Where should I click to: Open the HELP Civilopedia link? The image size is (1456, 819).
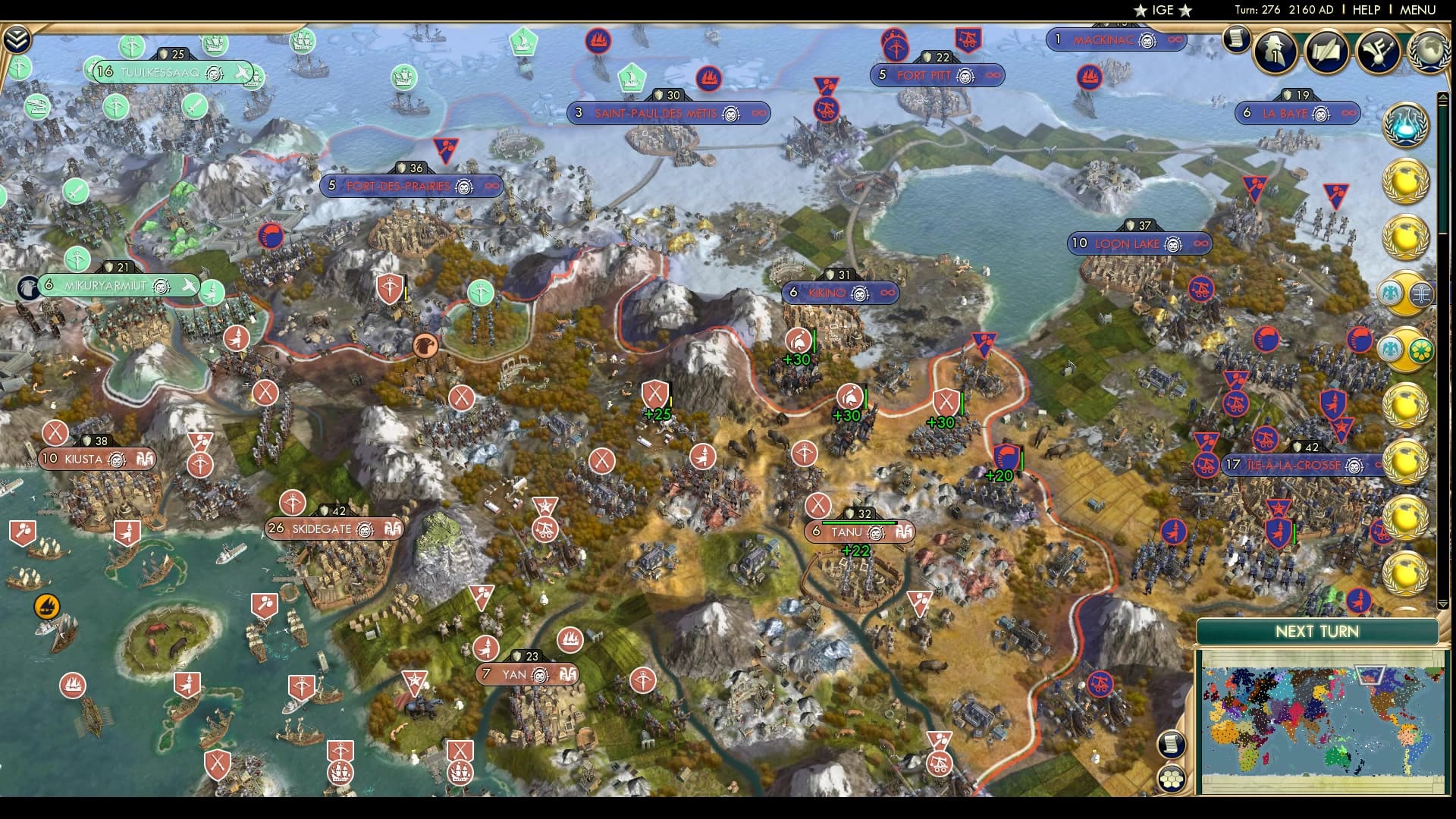(1366, 10)
